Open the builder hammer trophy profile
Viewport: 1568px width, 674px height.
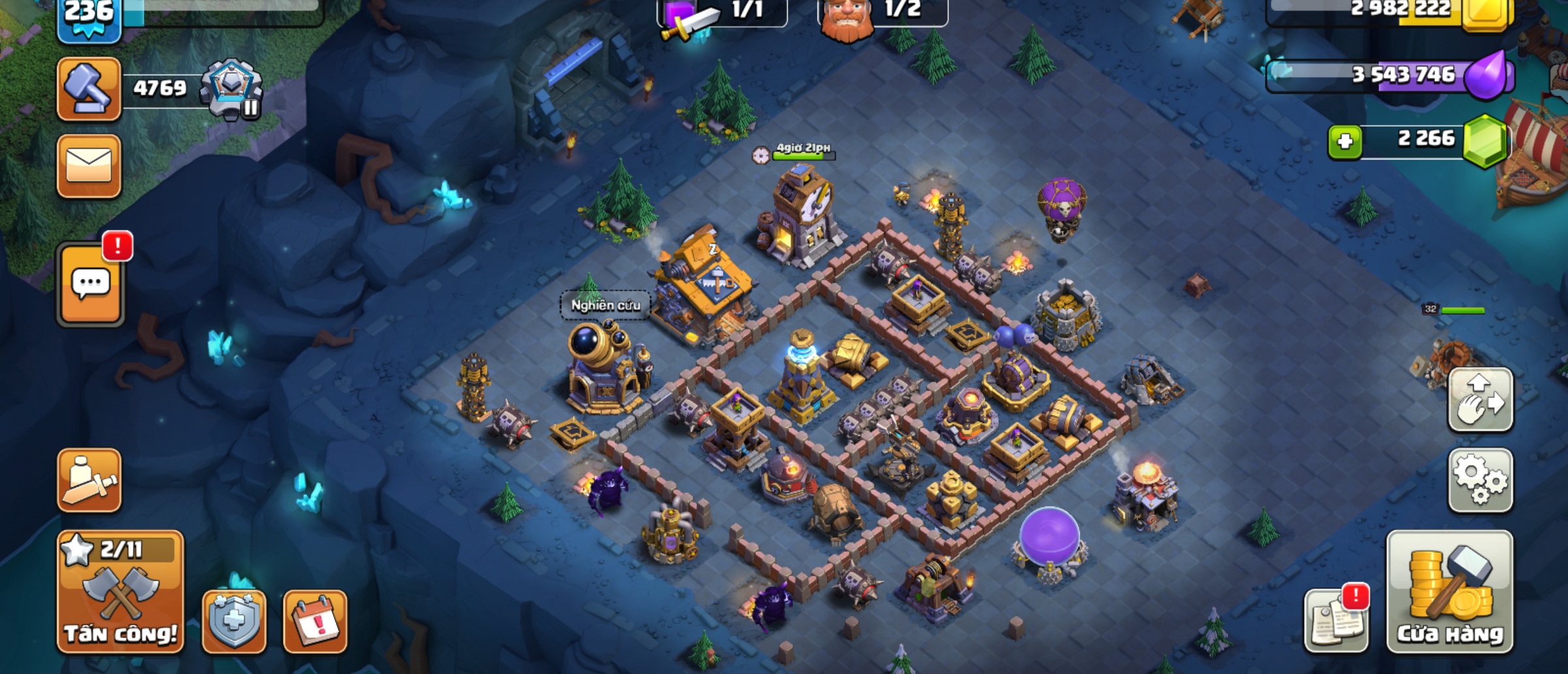pyautogui.click(x=89, y=89)
